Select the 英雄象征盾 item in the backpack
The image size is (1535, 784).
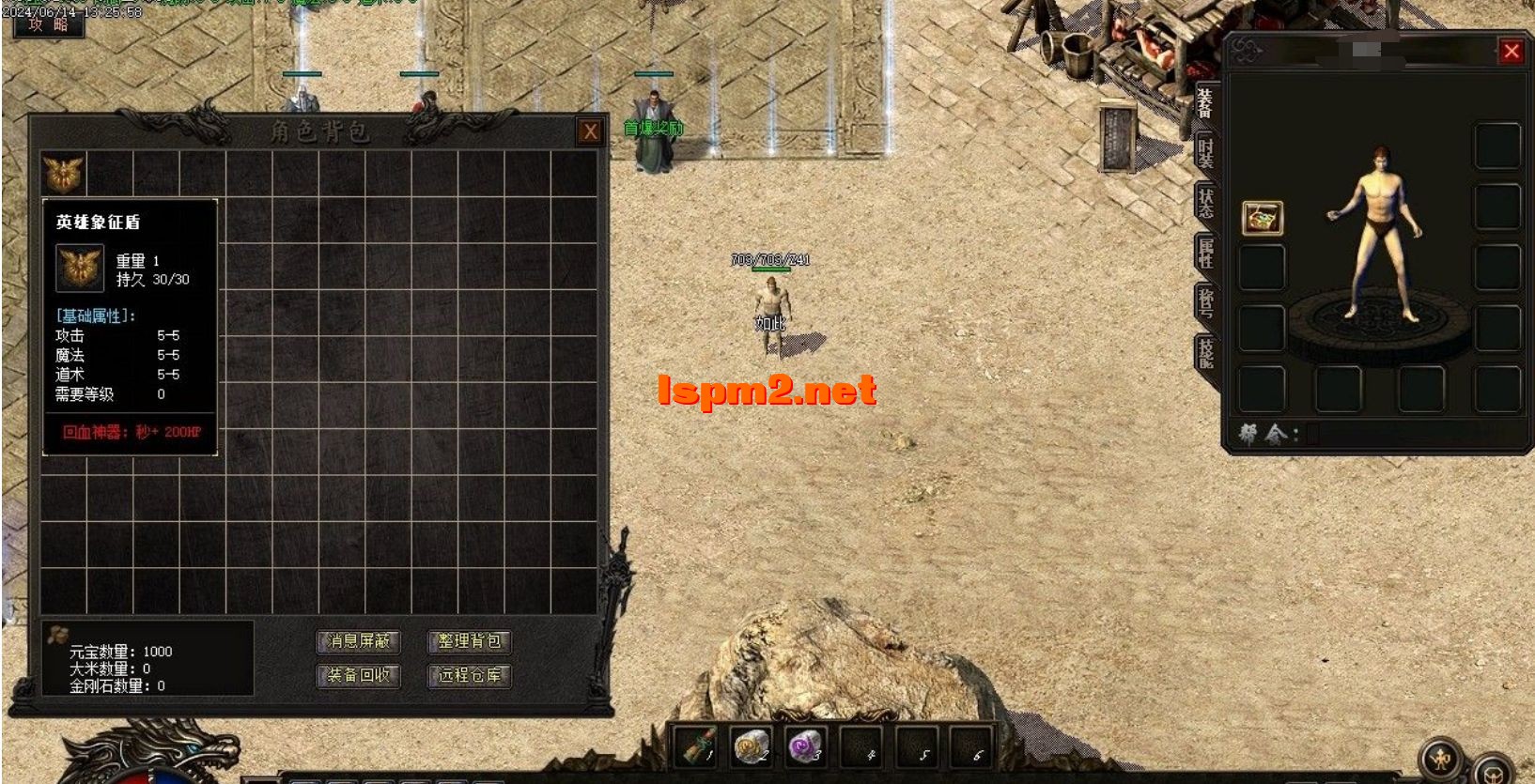click(64, 174)
